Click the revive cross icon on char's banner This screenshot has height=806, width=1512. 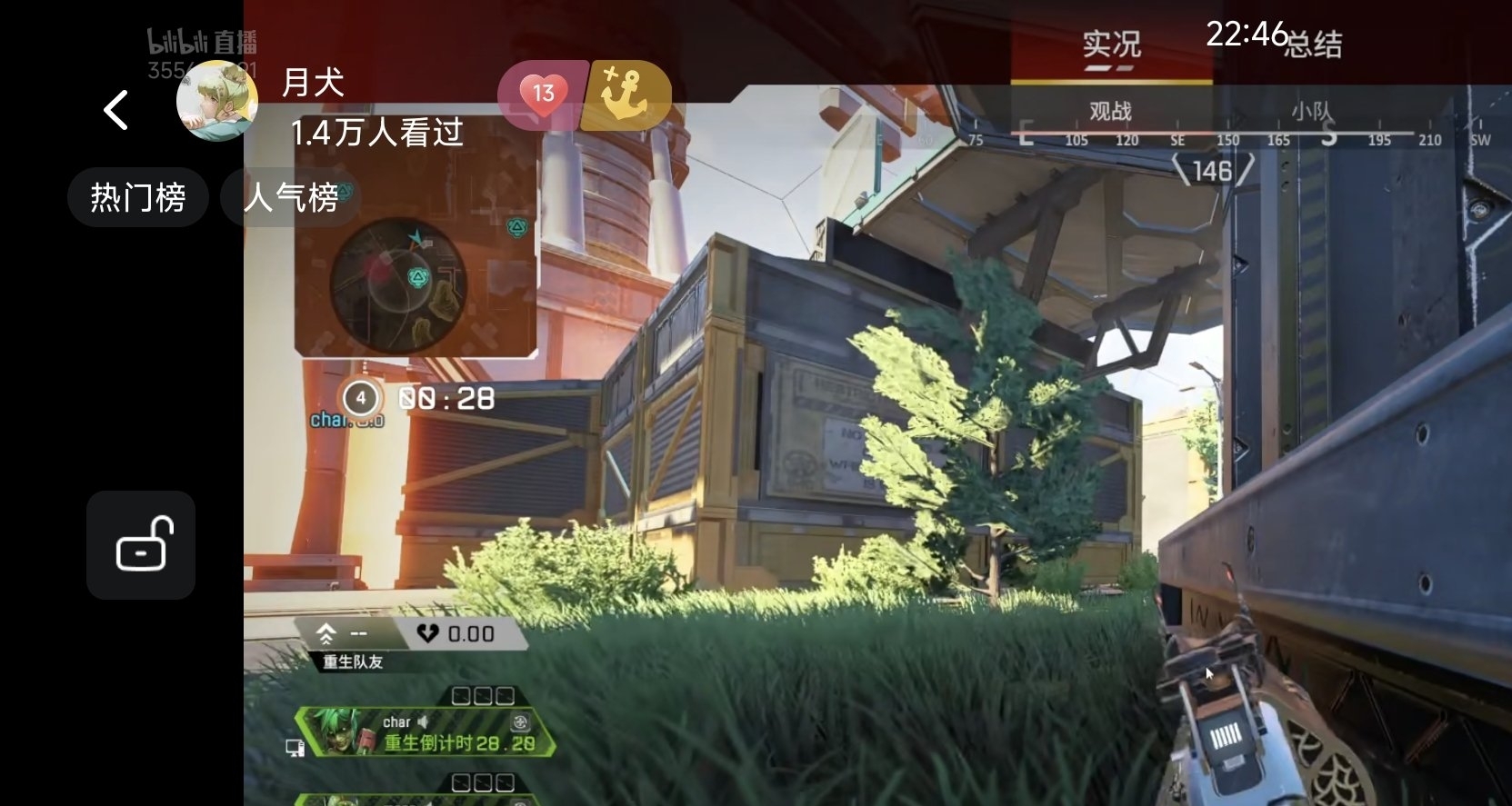518,721
